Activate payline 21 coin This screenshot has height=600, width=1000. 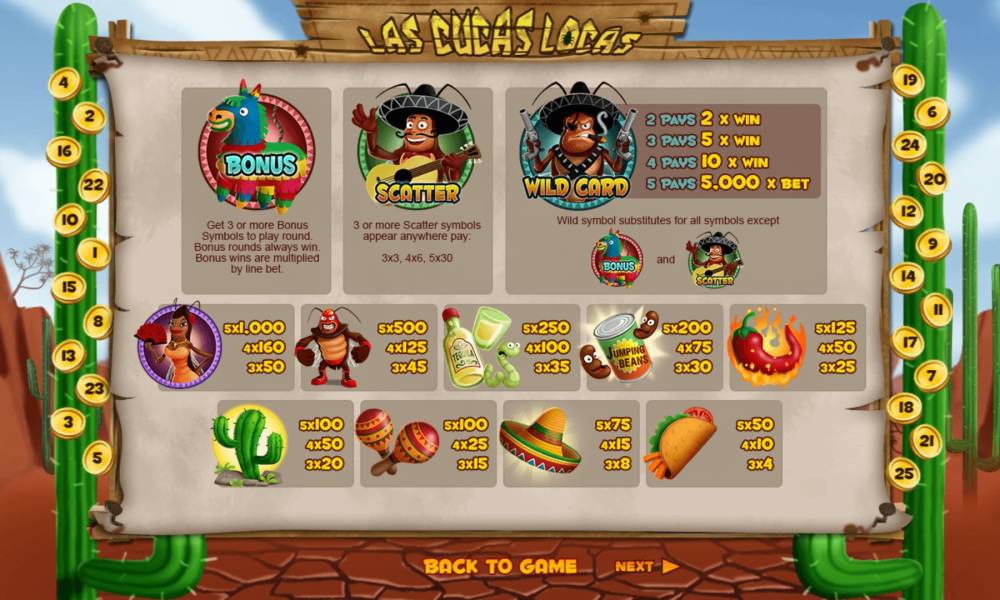coord(927,441)
